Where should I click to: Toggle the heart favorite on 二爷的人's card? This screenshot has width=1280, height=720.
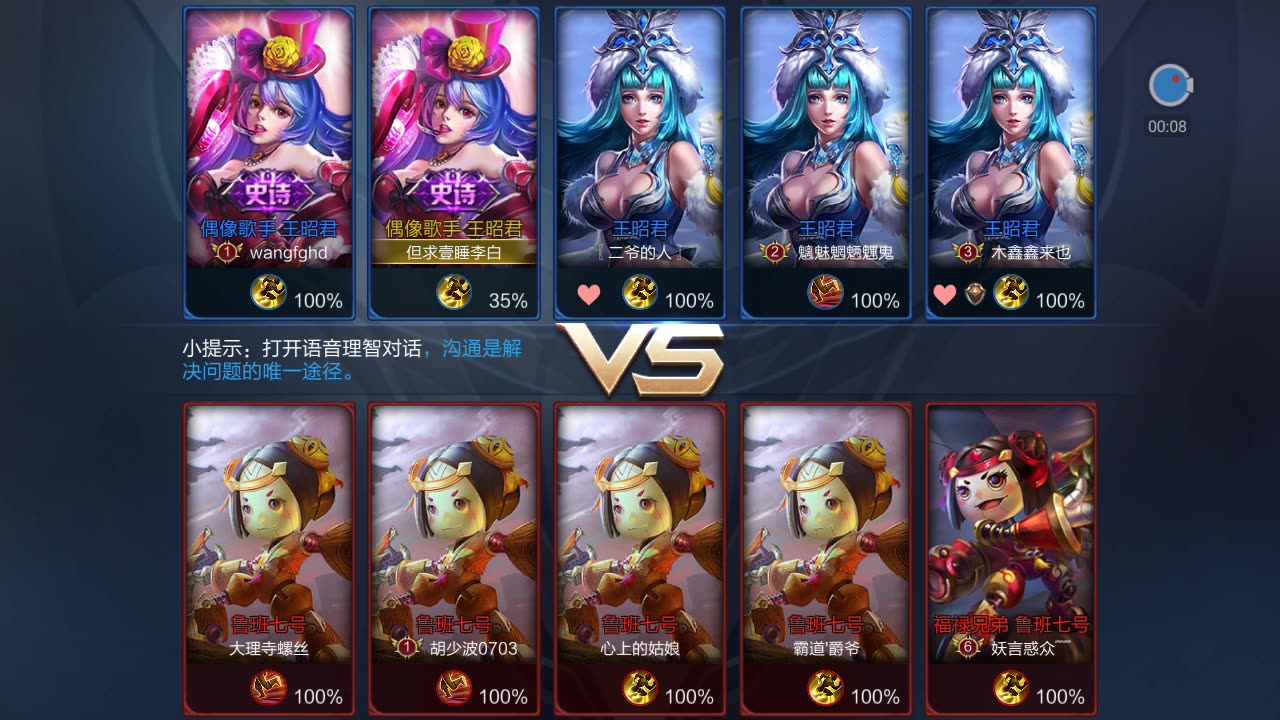pyautogui.click(x=588, y=296)
